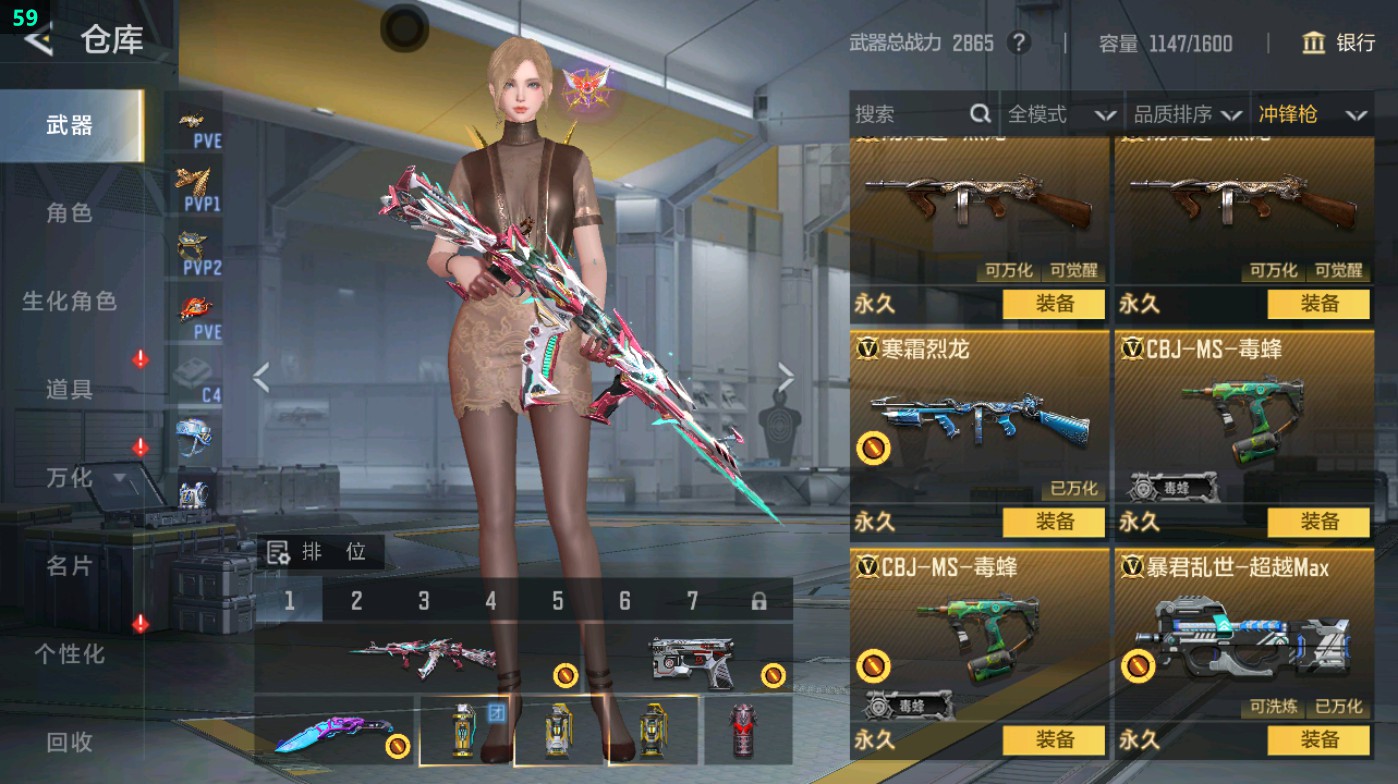
Task: Open the 品质排序 sorting dropdown
Action: click(1185, 114)
